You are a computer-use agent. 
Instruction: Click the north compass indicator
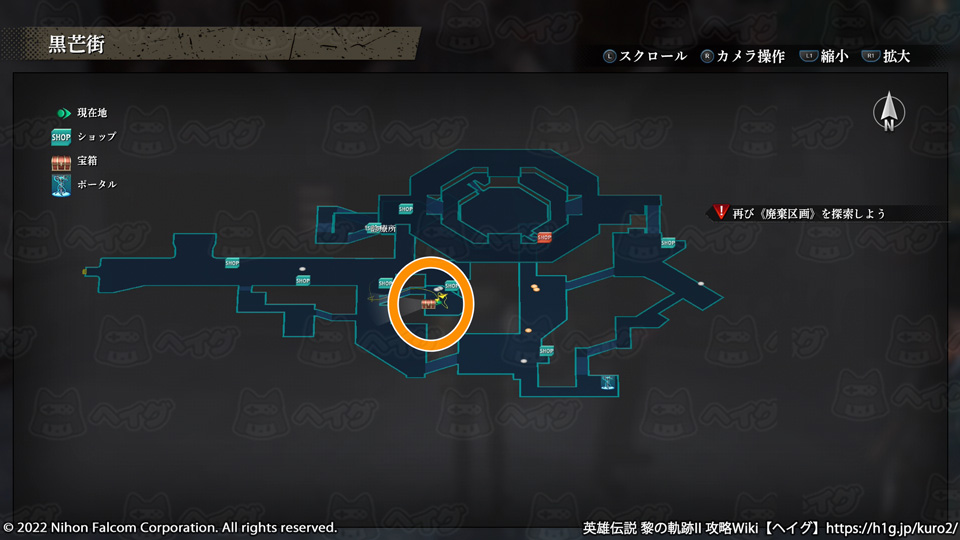[888, 112]
